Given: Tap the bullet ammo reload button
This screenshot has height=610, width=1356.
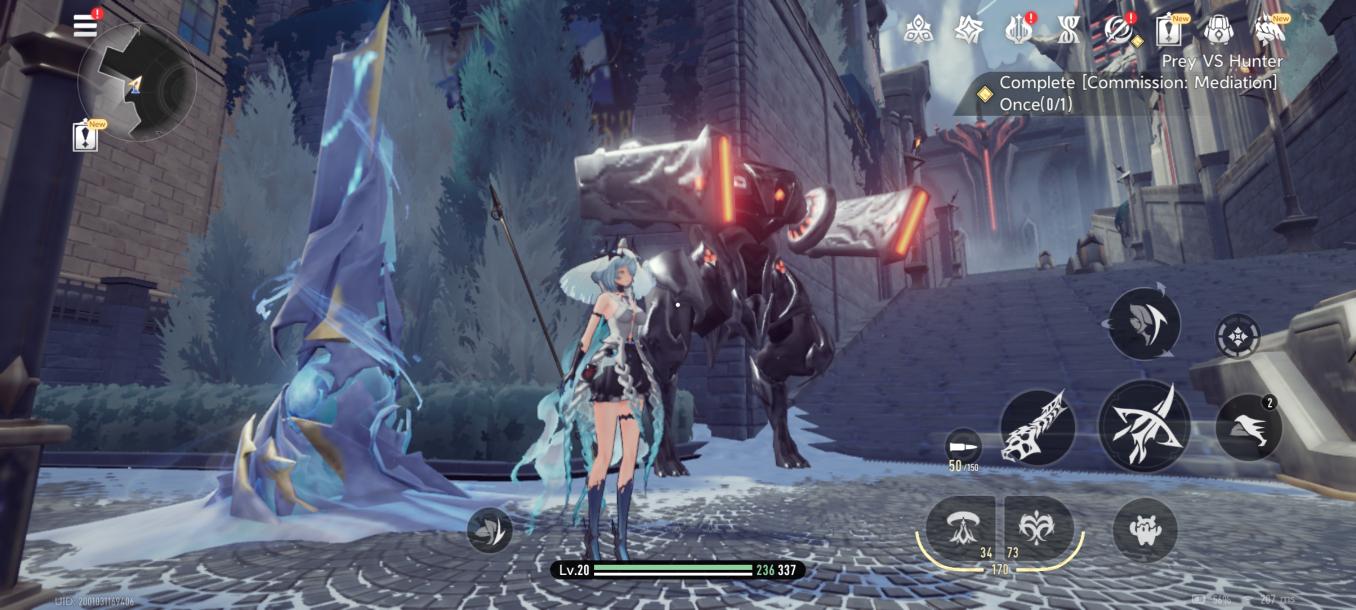Looking at the screenshot, I should point(963,445).
